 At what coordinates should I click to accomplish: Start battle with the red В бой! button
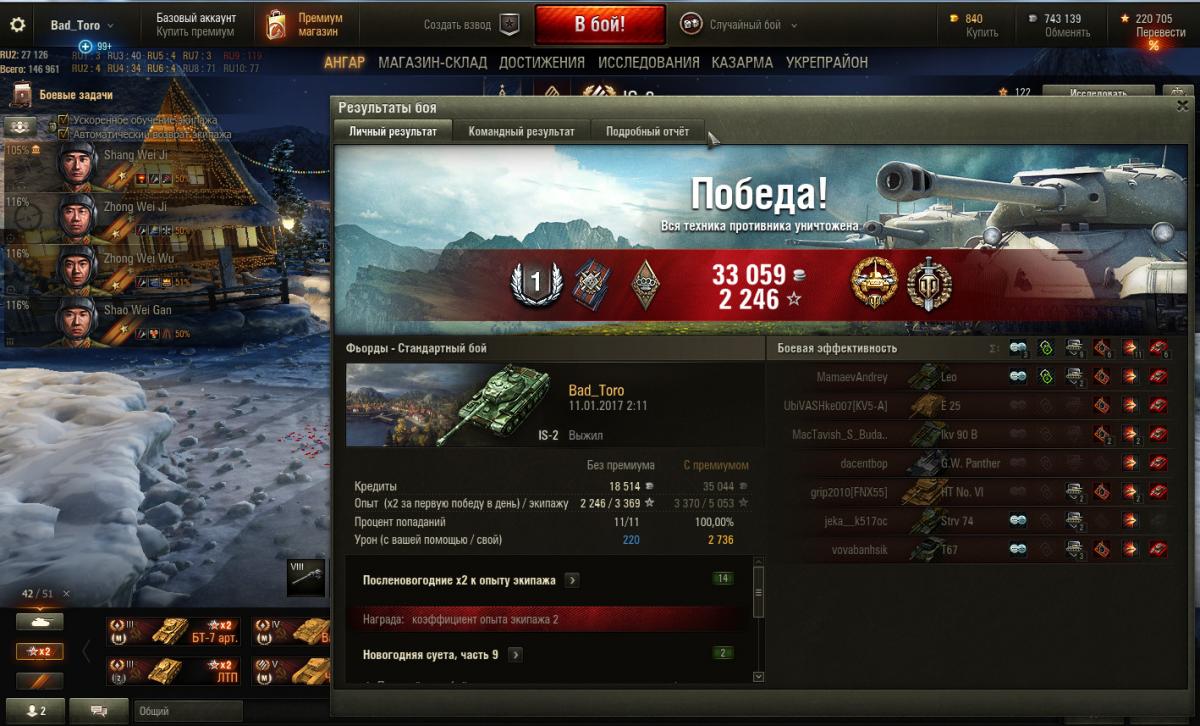[x=599, y=24]
